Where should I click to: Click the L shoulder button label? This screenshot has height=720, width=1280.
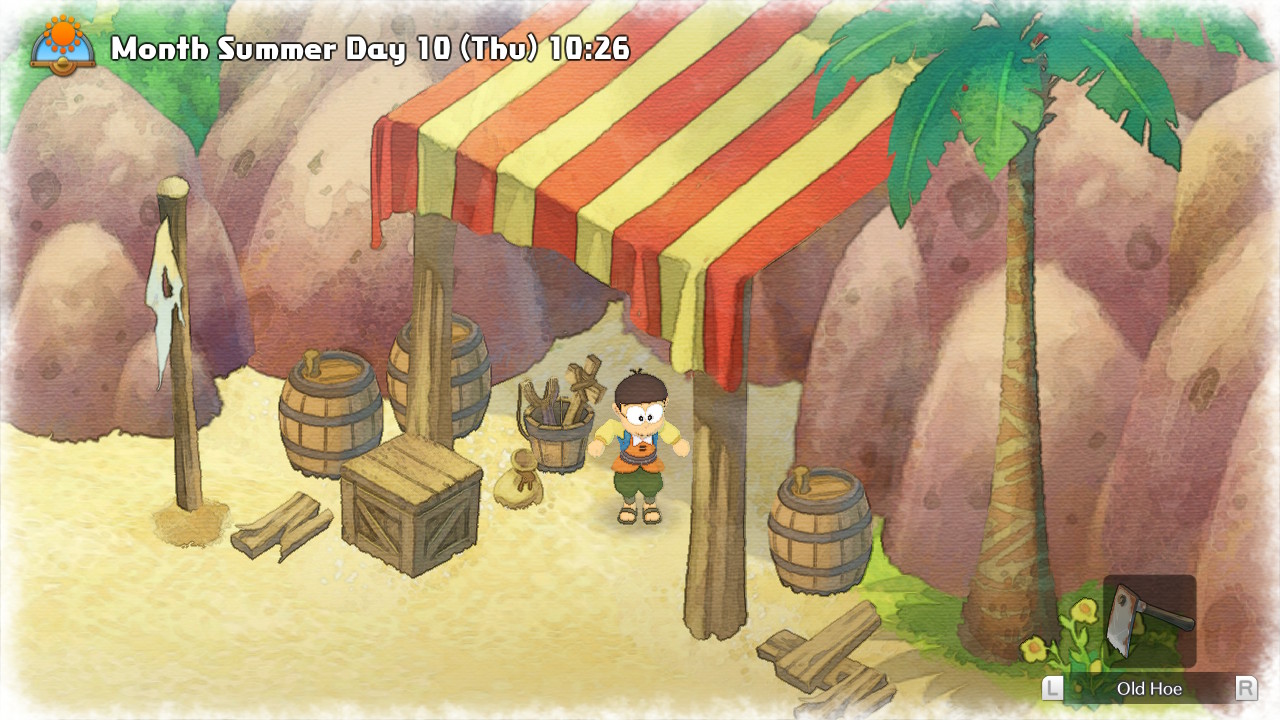pyautogui.click(x=1055, y=688)
